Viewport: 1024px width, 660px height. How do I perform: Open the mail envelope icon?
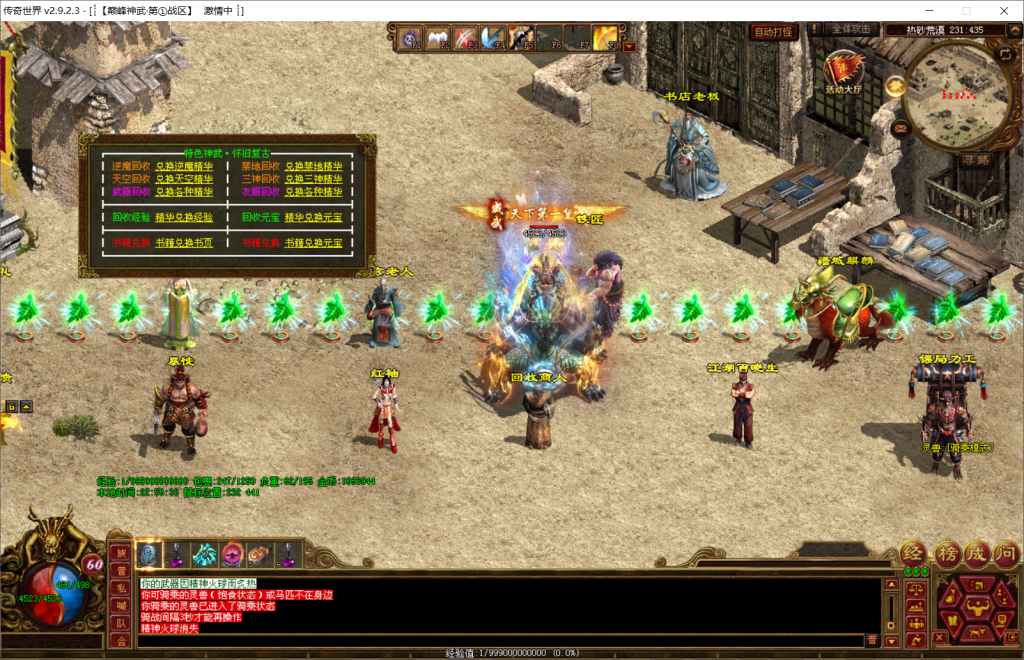(901, 128)
